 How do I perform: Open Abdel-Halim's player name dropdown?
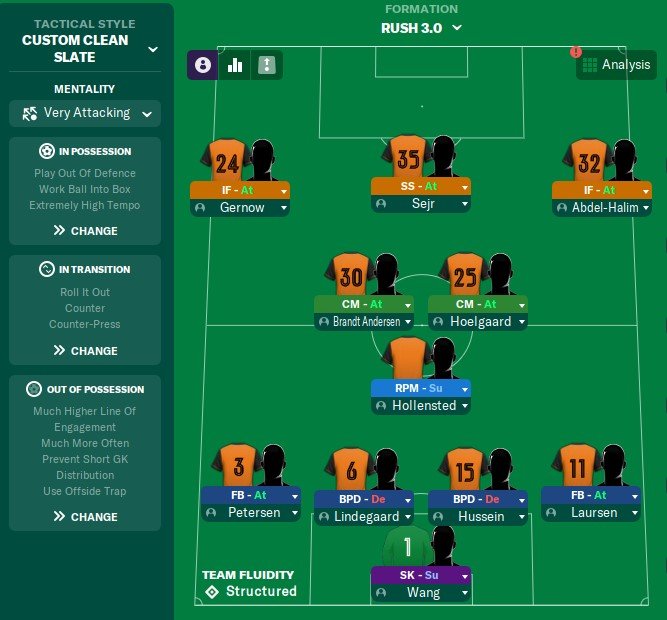[x=600, y=208]
